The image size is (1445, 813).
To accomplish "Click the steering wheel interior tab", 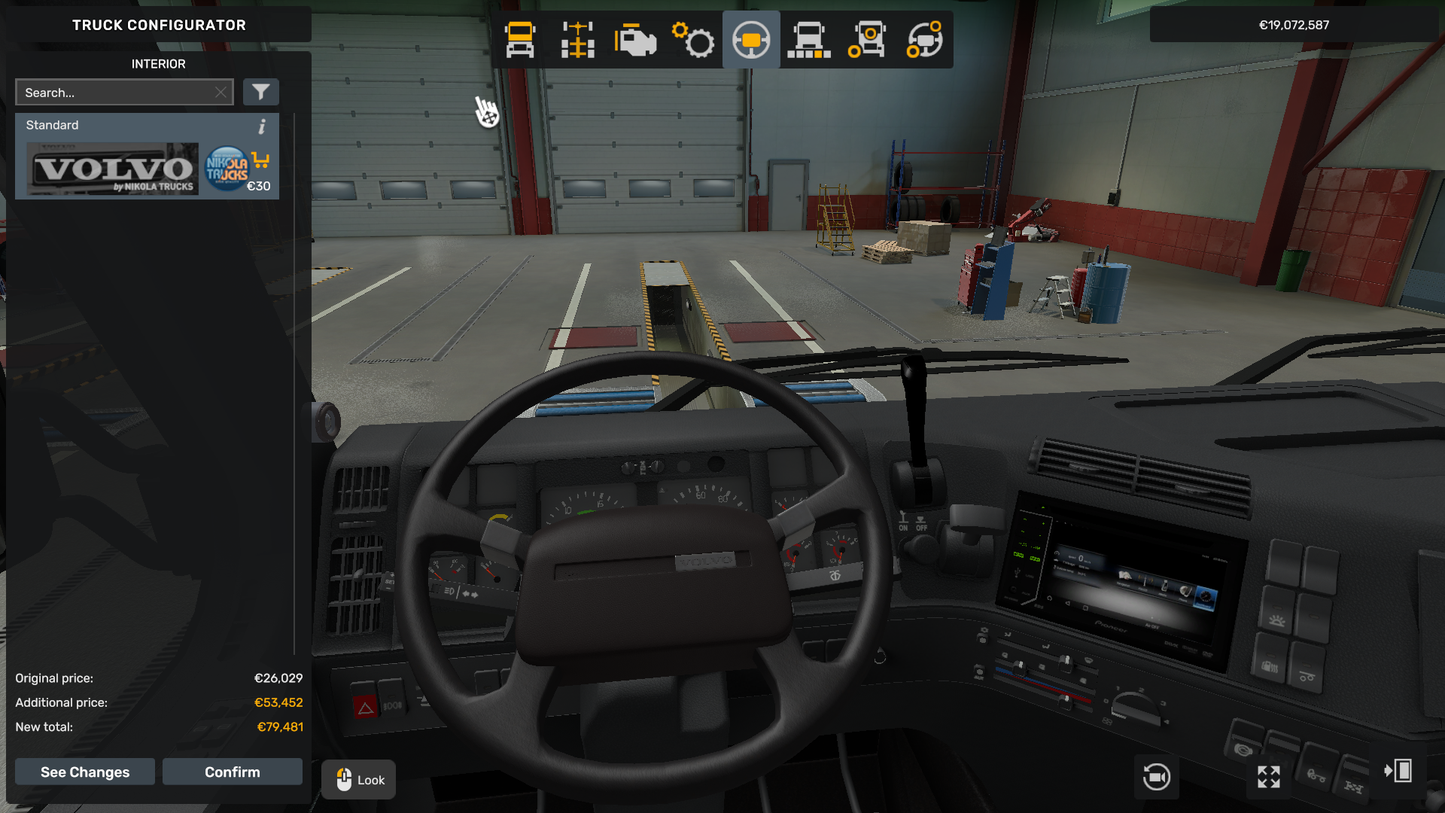I will (751, 40).
